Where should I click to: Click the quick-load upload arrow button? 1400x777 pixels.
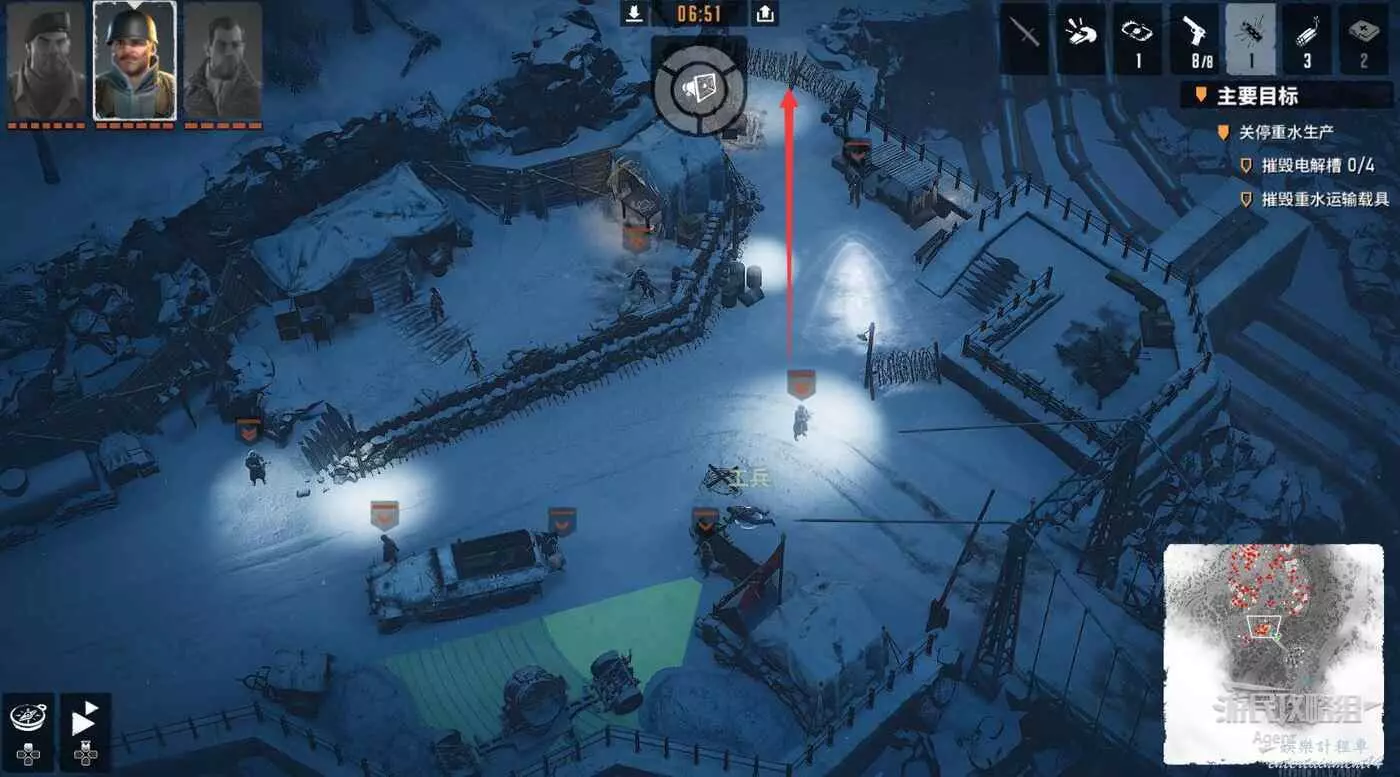(764, 13)
